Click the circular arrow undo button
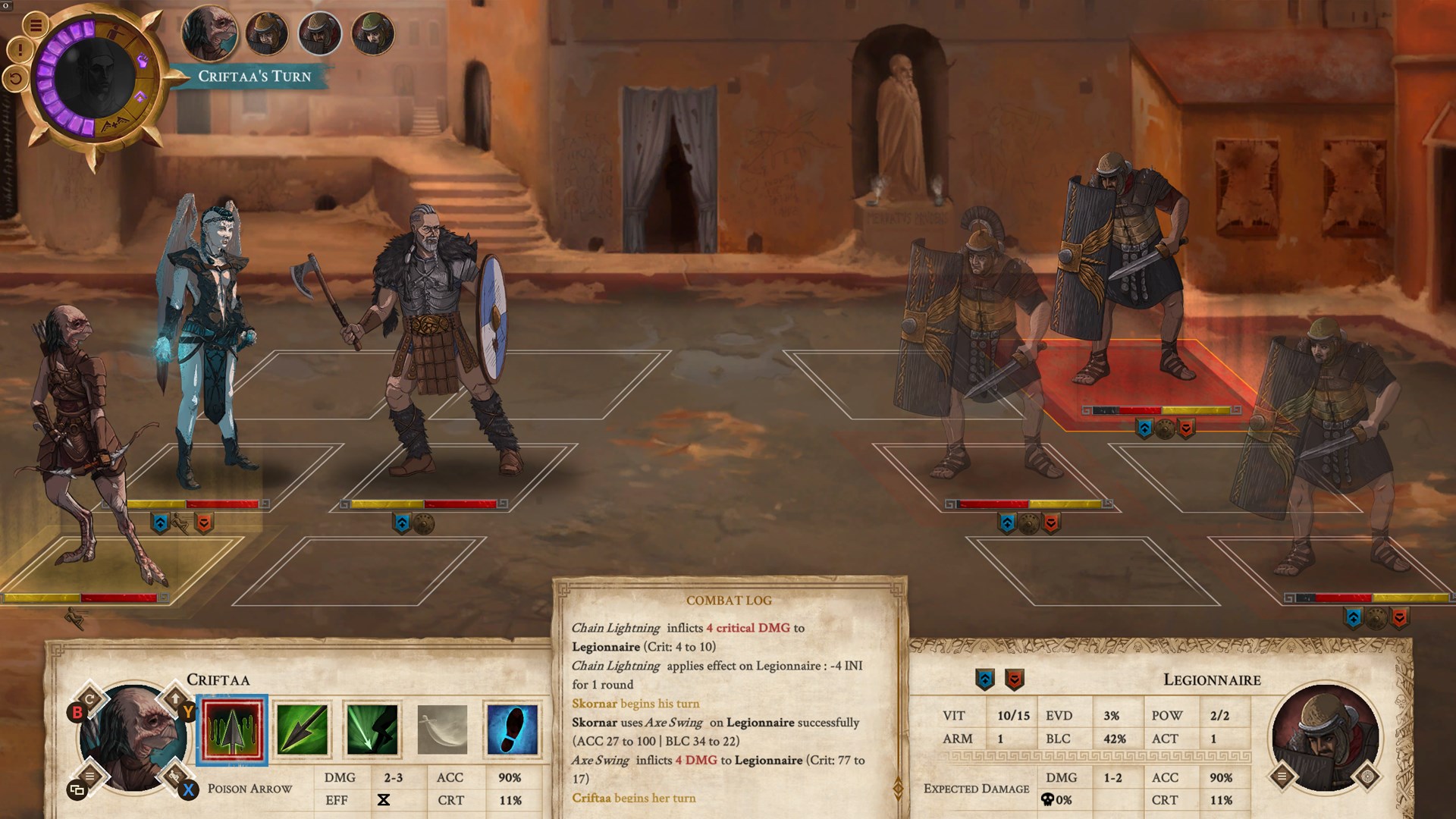 [14, 77]
